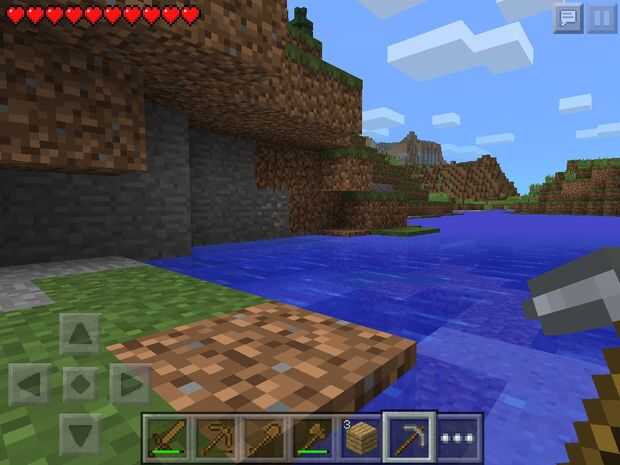Viewport: 620px width, 465px height.
Task: Tap the center jump button on D-pad
Action: tap(80, 384)
